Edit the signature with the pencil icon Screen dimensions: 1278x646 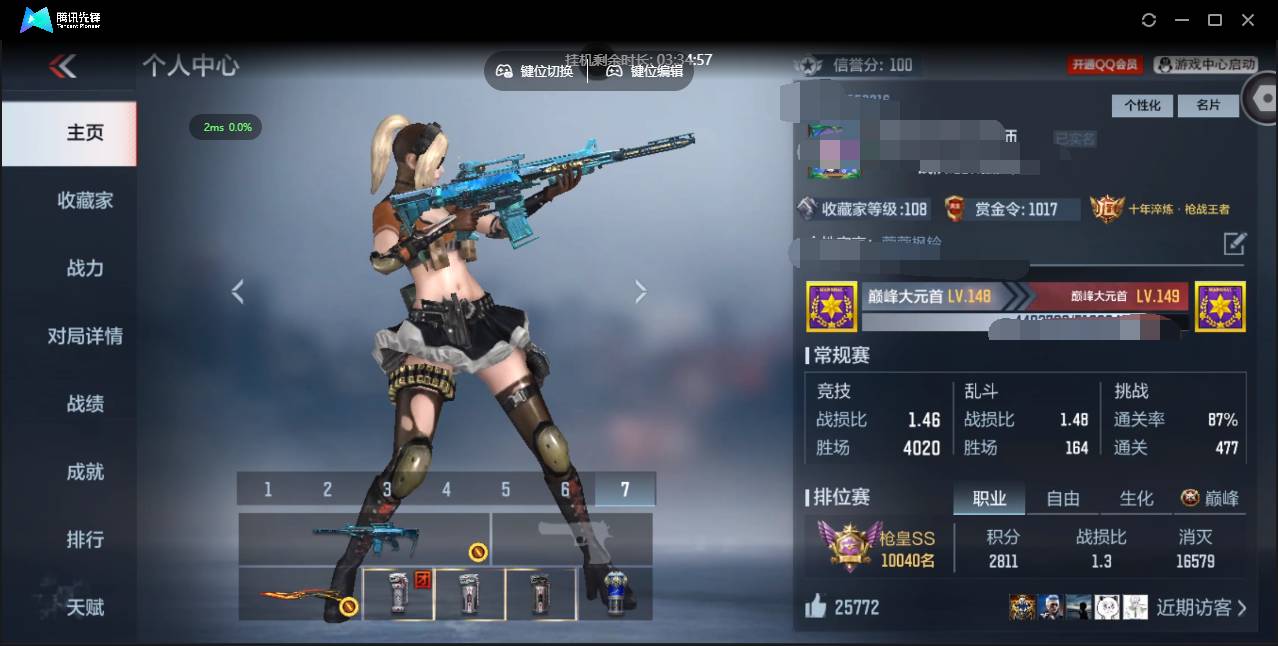click(x=1235, y=243)
